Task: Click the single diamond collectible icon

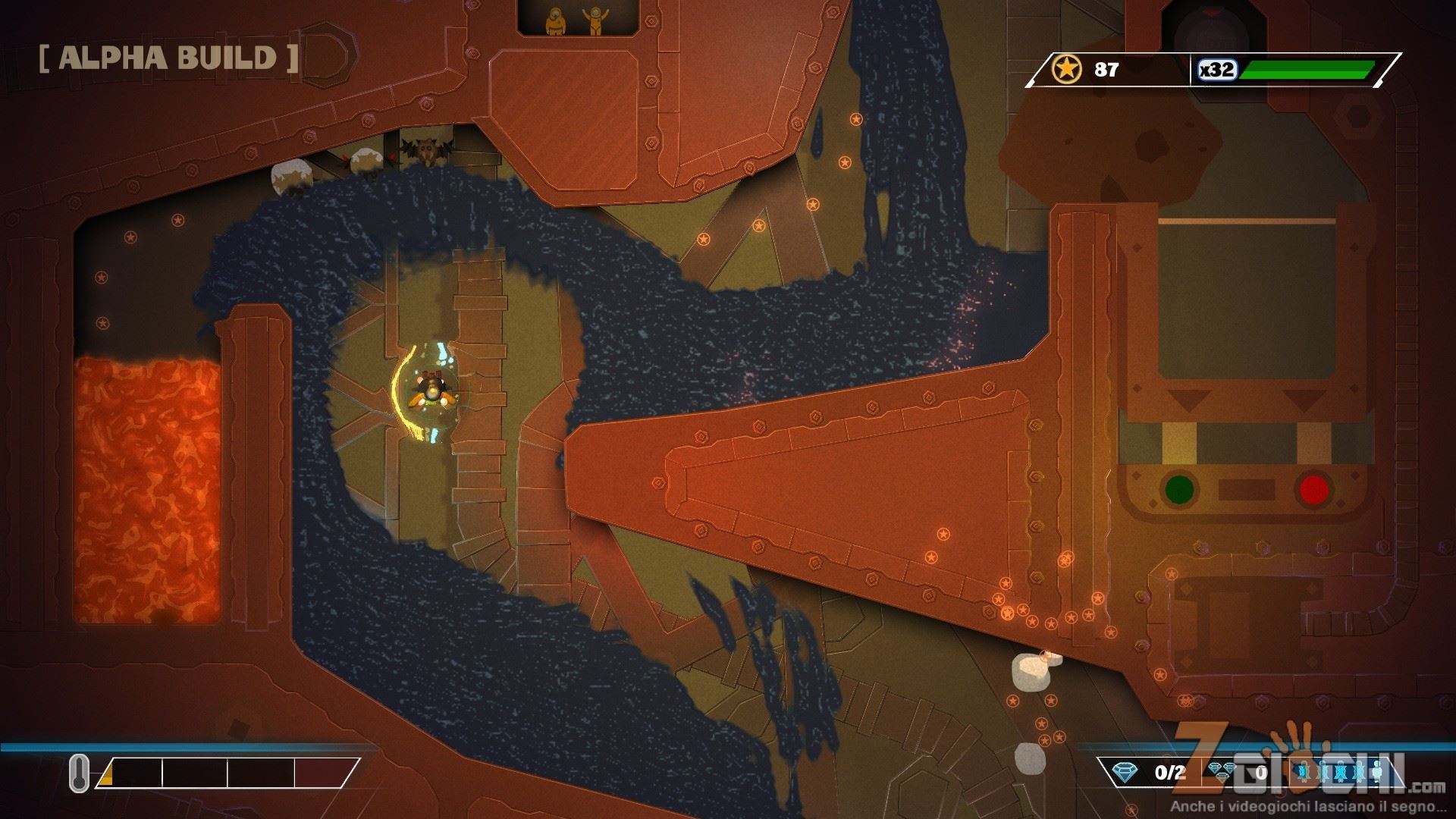Action: tap(1125, 773)
